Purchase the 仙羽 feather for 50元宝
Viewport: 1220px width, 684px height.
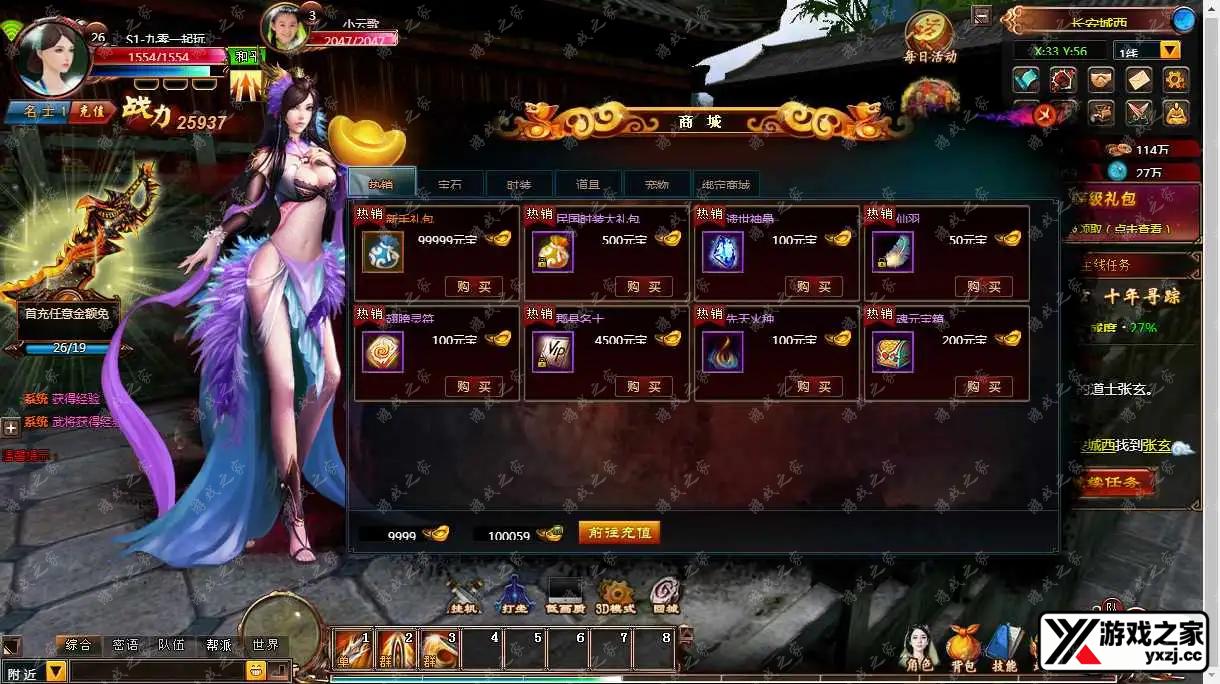point(983,287)
